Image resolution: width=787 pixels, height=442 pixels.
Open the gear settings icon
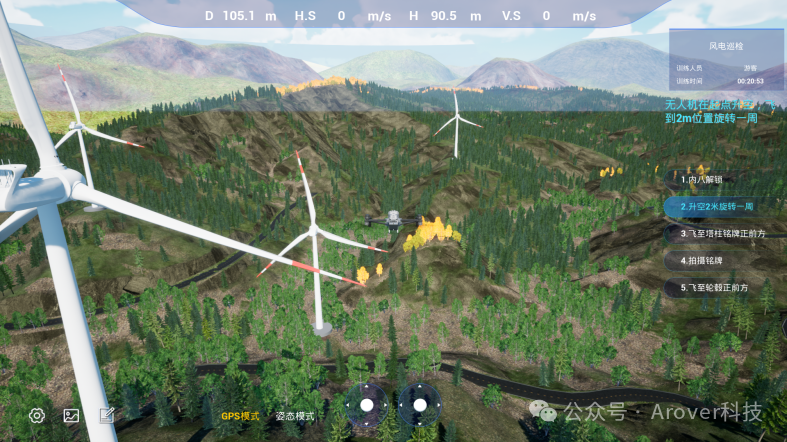click(37, 415)
